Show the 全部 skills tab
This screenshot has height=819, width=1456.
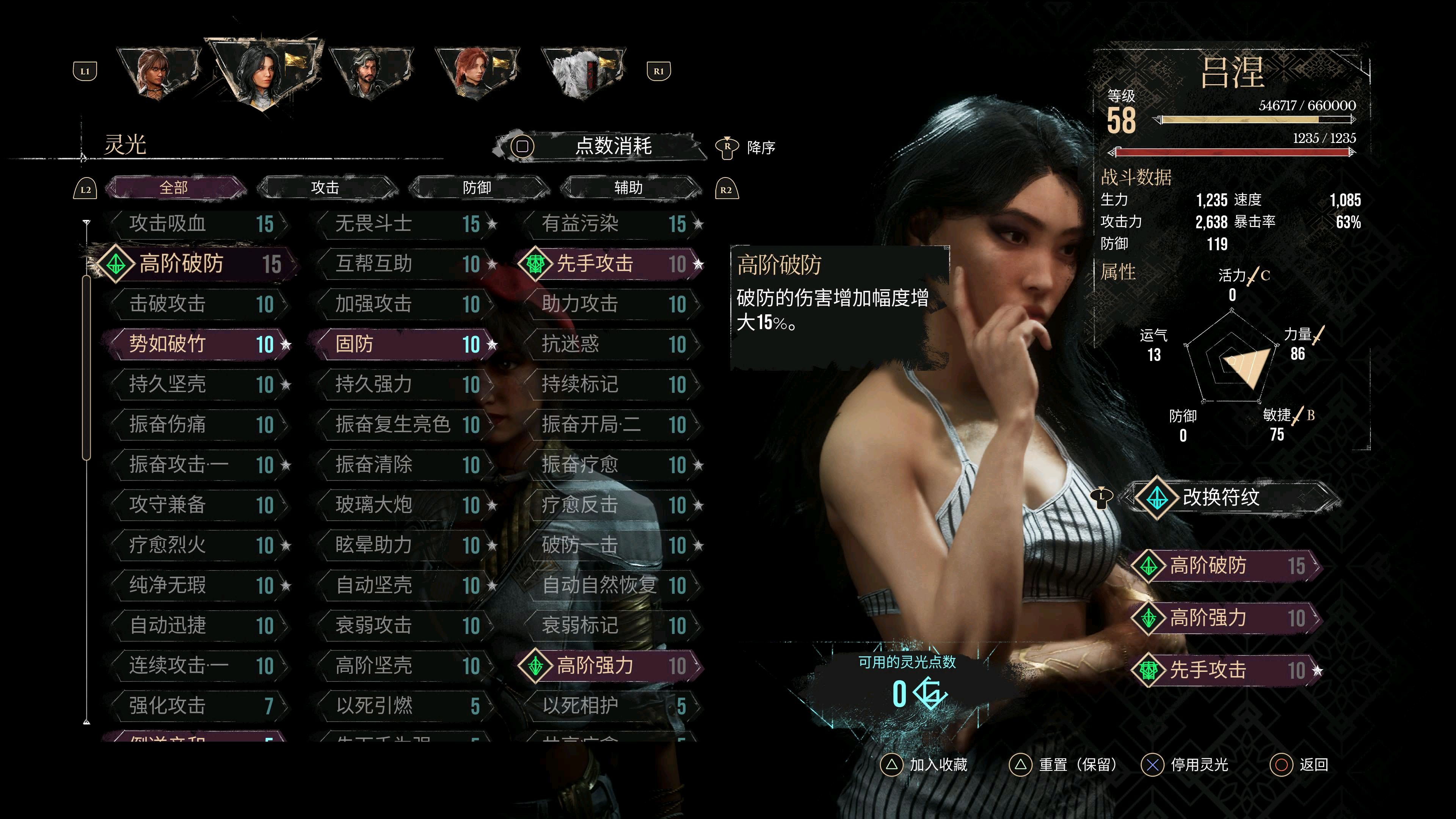[174, 188]
